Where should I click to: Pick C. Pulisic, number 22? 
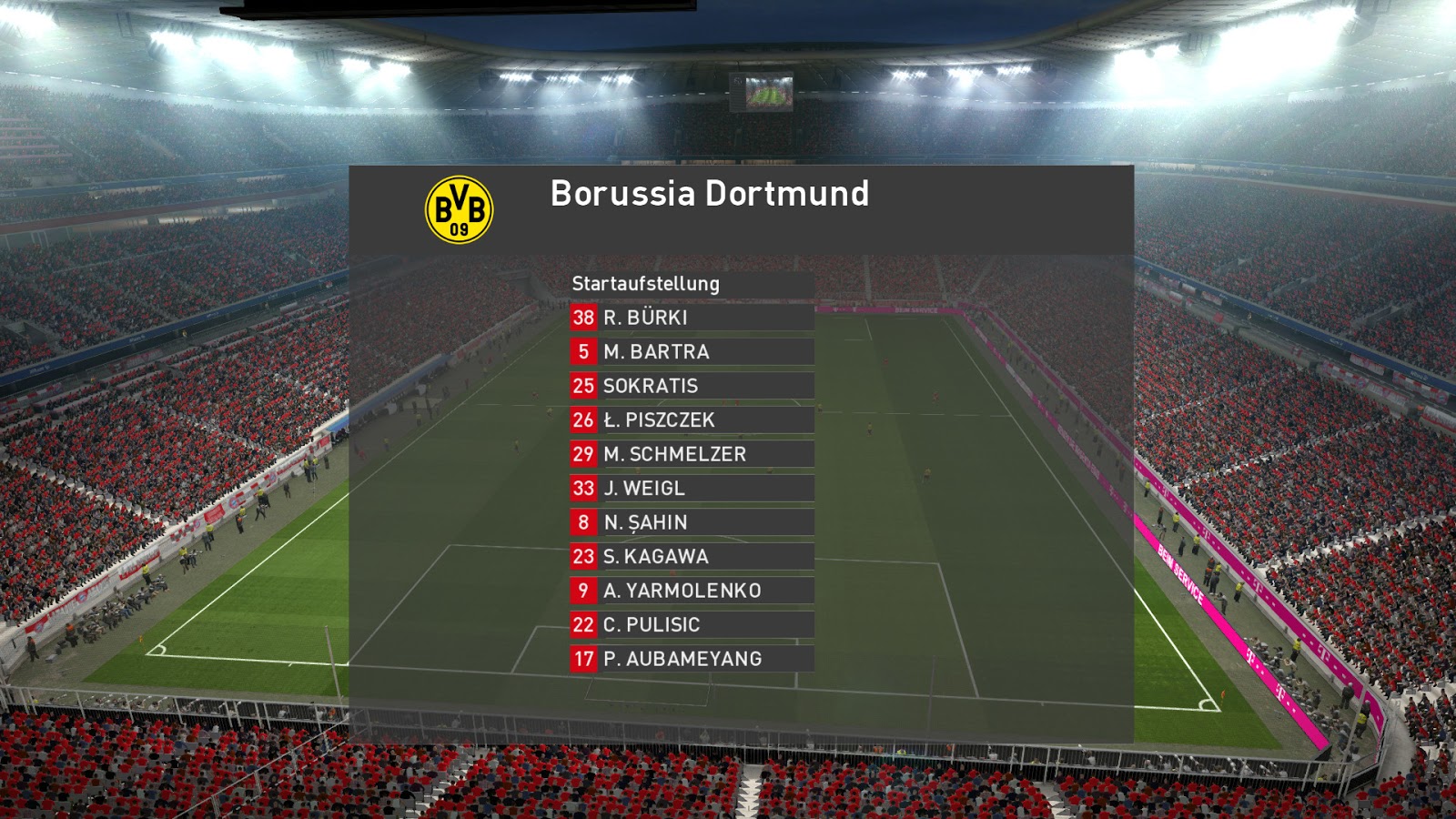(x=692, y=625)
